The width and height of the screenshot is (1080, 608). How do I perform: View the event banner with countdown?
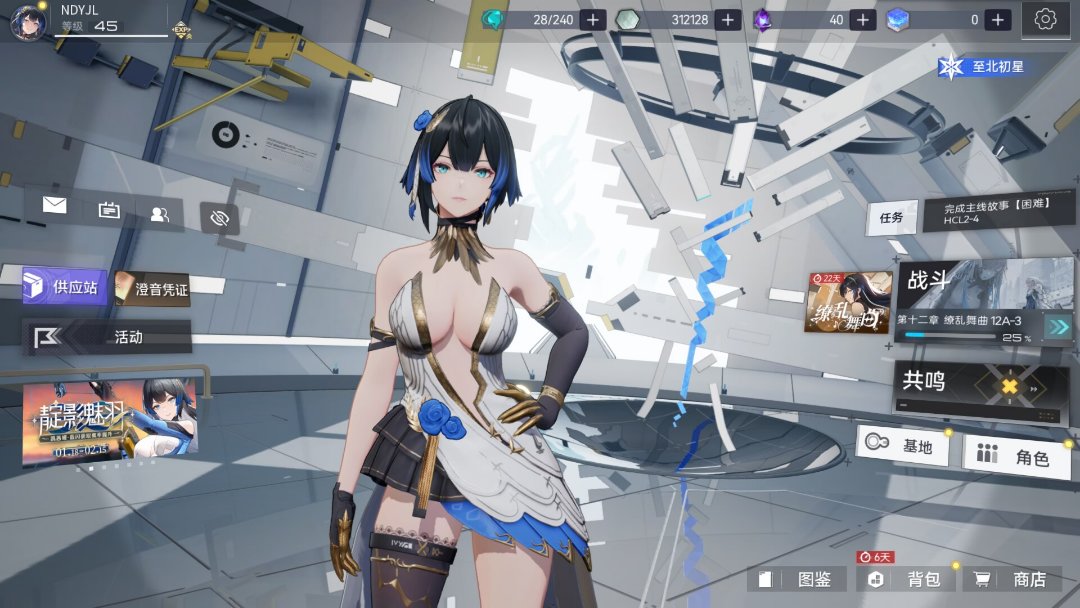coord(110,421)
